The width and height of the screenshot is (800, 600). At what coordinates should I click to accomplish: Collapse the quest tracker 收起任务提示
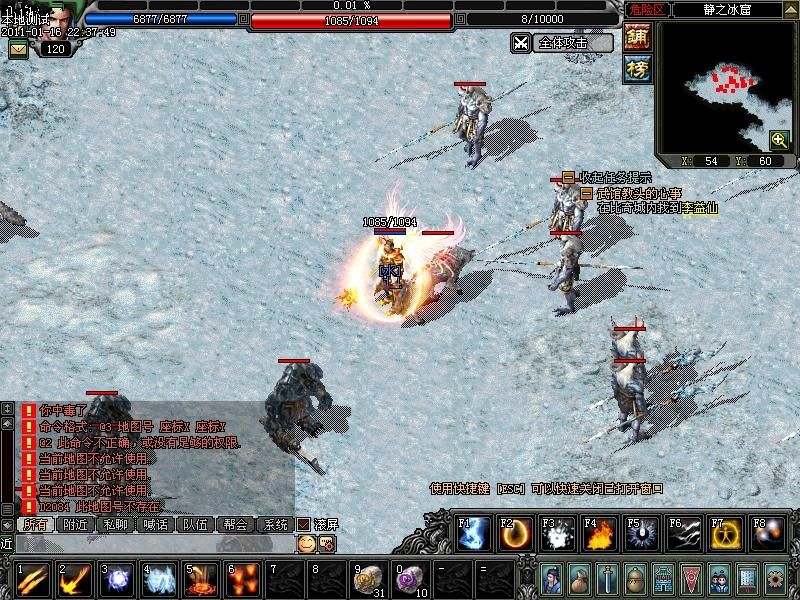click(x=568, y=177)
